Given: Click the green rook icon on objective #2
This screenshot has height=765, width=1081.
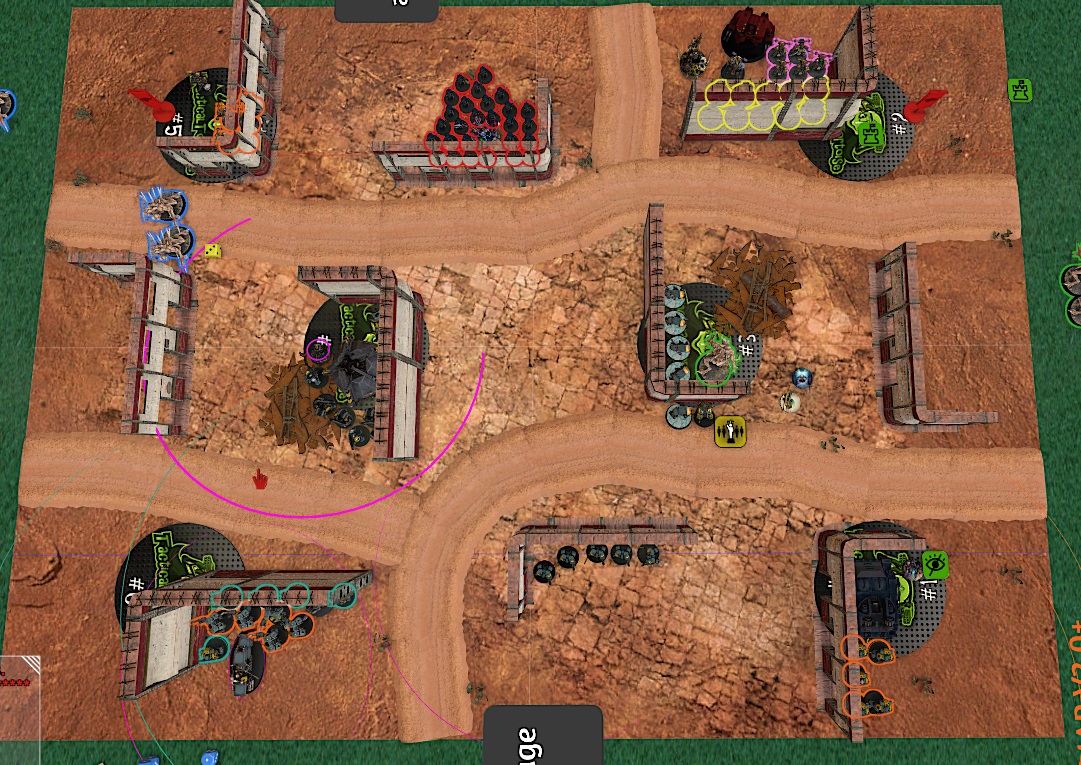Looking at the screenshot, I should tap(871, 133).
